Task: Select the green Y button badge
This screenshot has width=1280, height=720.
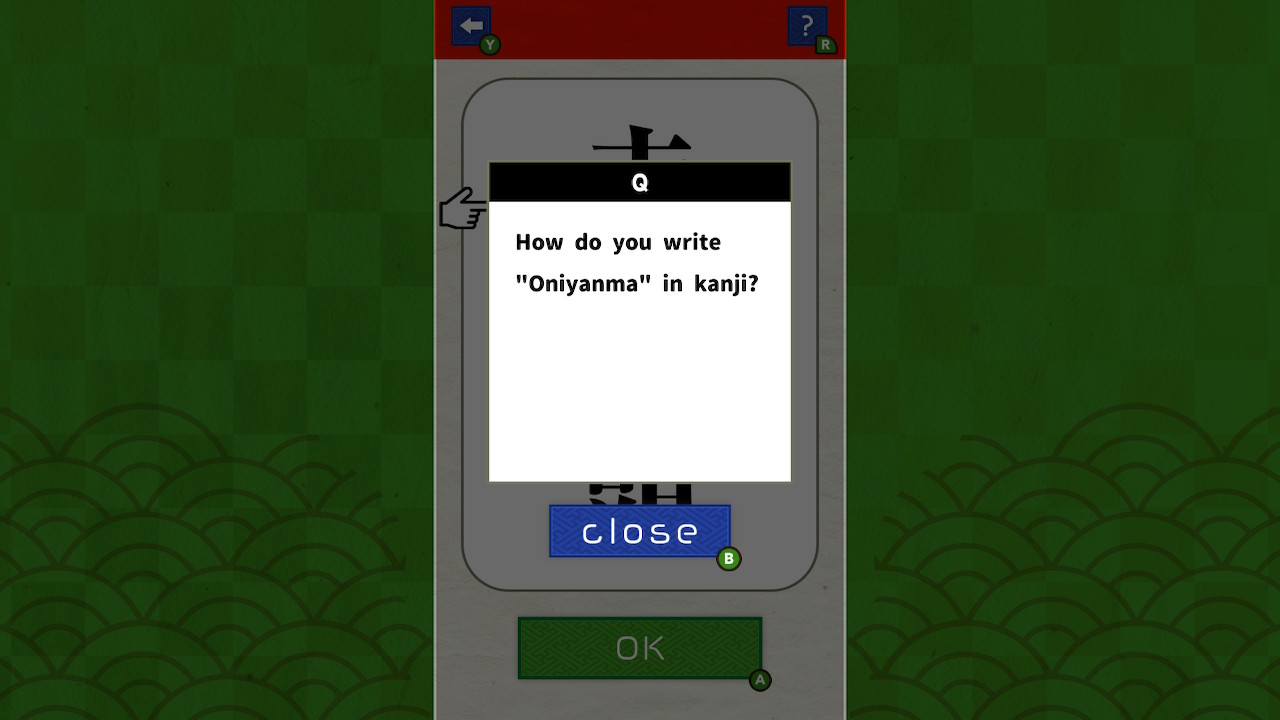Action: coord(488,45)
